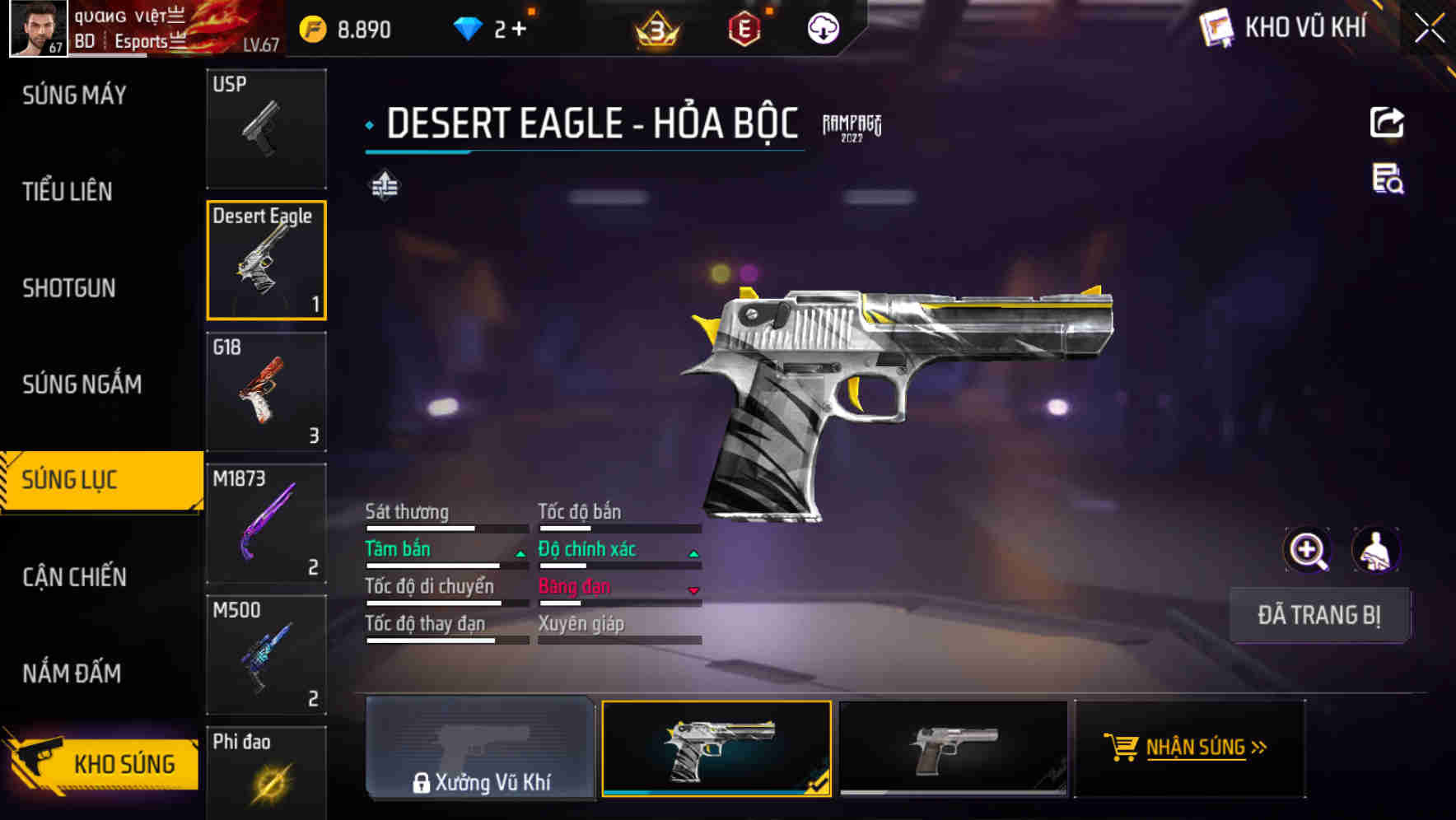Image resolution: width=1456 pixels, height=820 pixels.
Task: Zoom the weapon preview with the magnifier icon
Action: 1308,549
